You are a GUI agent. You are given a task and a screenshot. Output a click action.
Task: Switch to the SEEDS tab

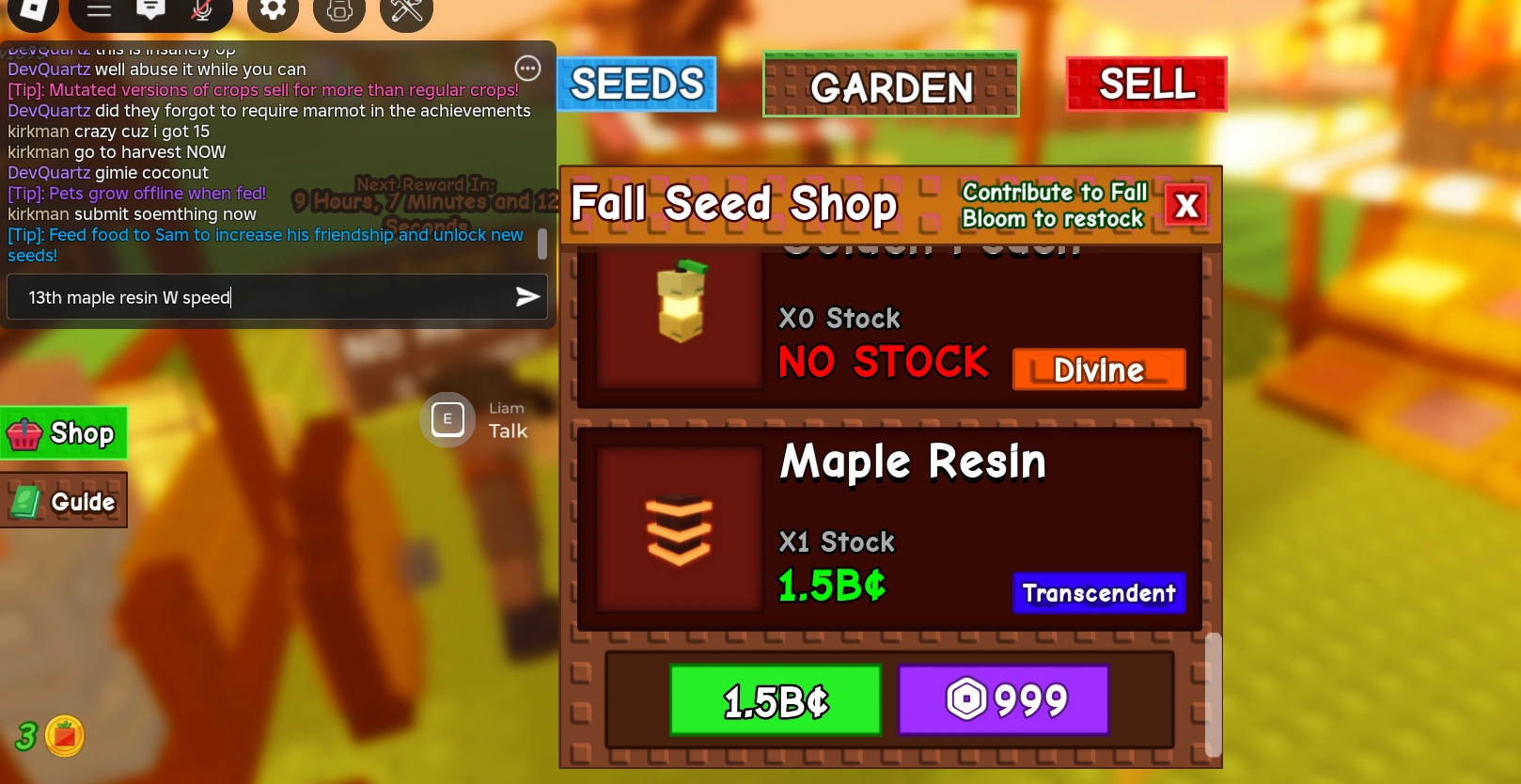[635, 84]
